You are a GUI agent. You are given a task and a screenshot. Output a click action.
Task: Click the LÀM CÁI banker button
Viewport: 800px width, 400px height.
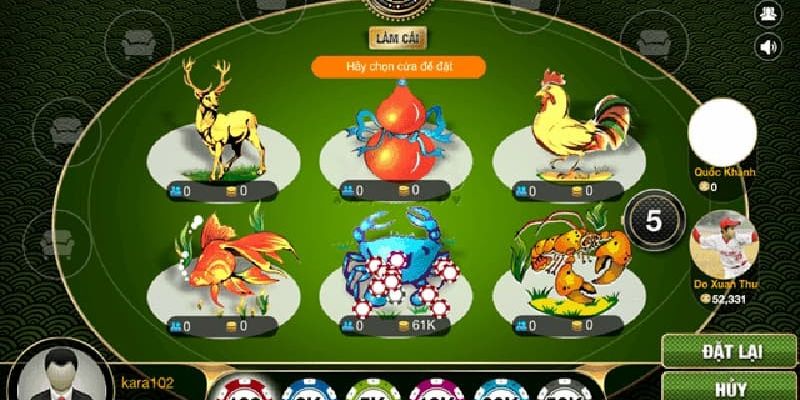click(397, 38)
